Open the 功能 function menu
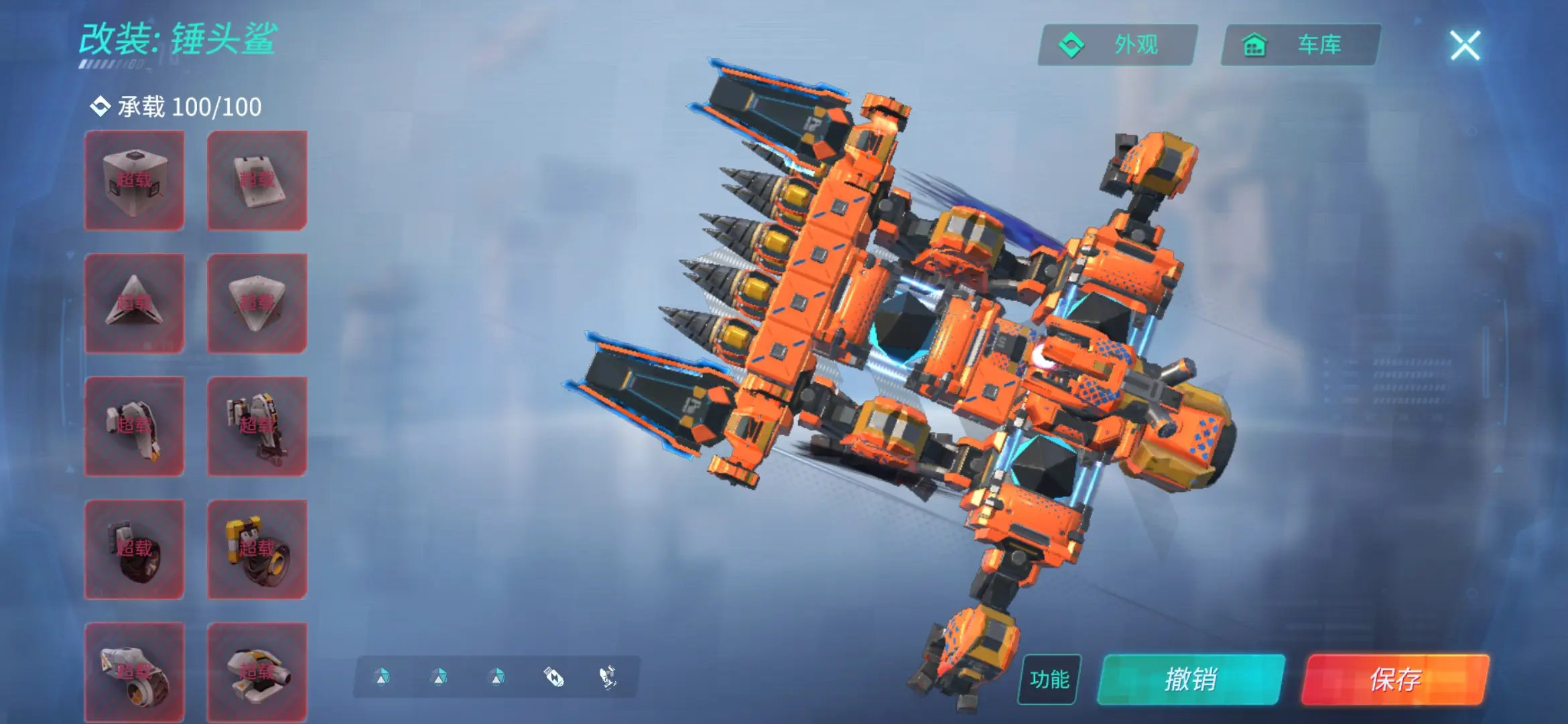 click(1049, 679)
